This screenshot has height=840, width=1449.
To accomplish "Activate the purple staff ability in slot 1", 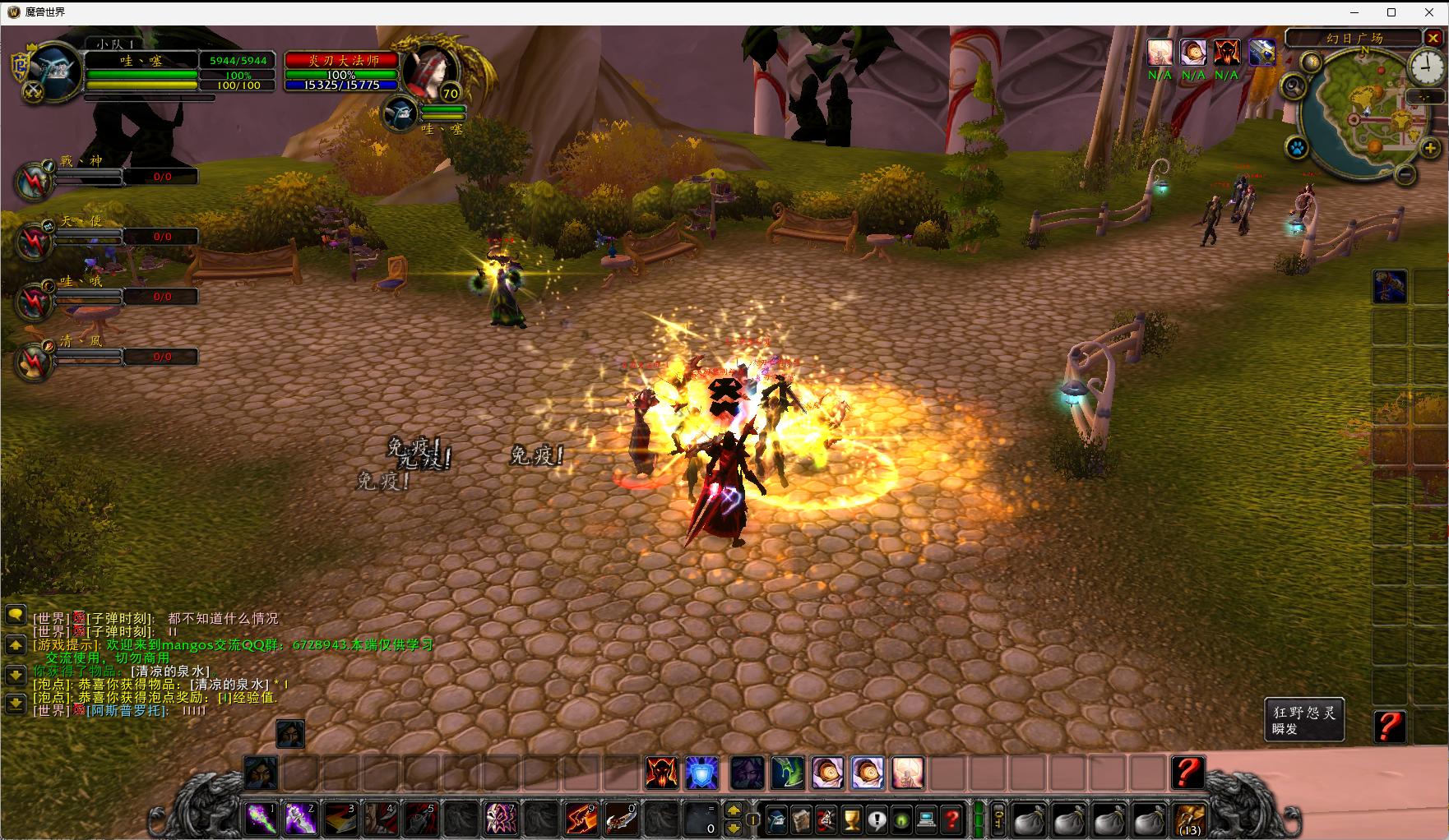I will (x=262, y=819).
